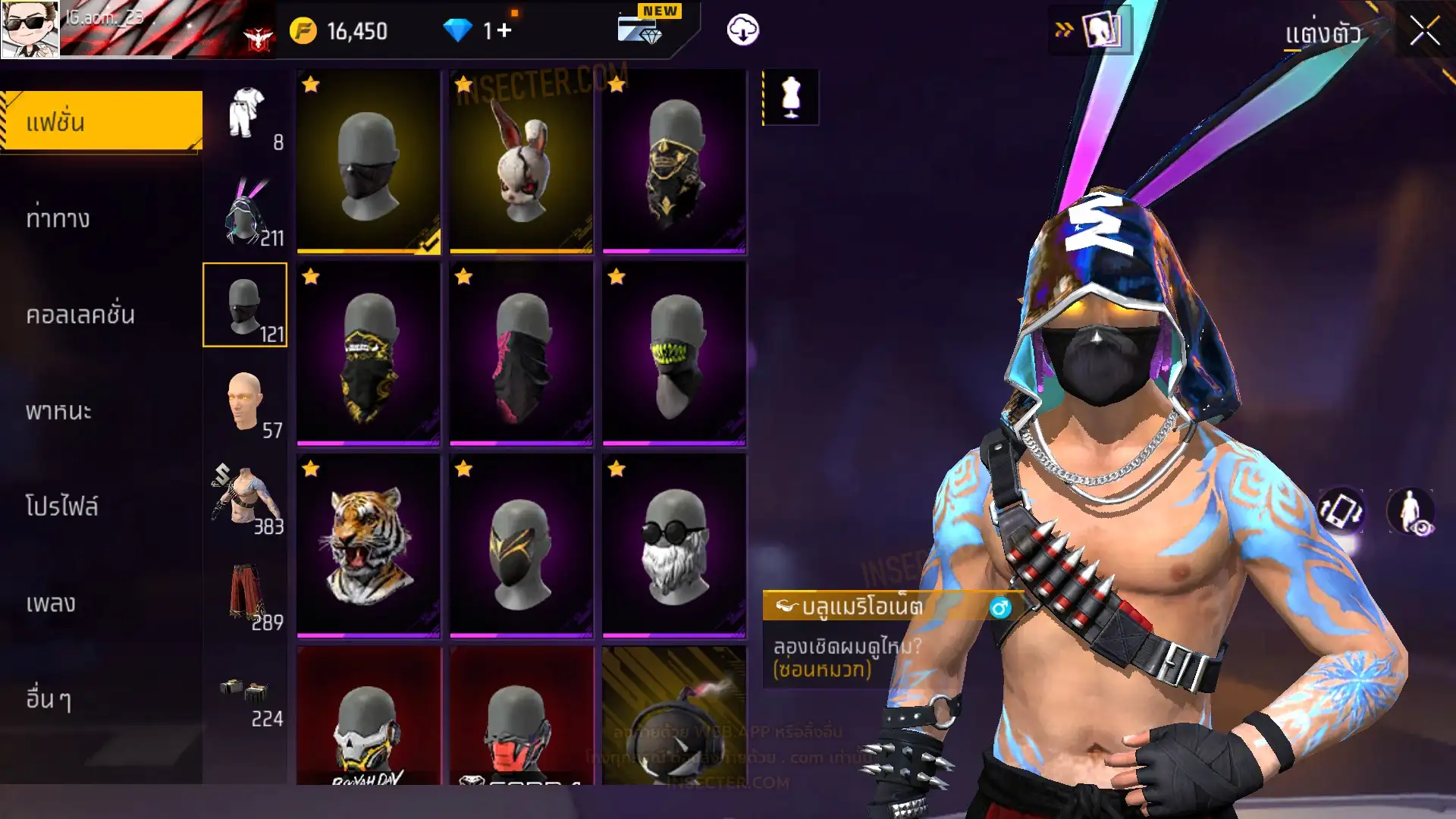Viewport: 1456px width, 819px height.
Task: Pick the black and gold bandana mask
Action: click(x=369, y=353)
